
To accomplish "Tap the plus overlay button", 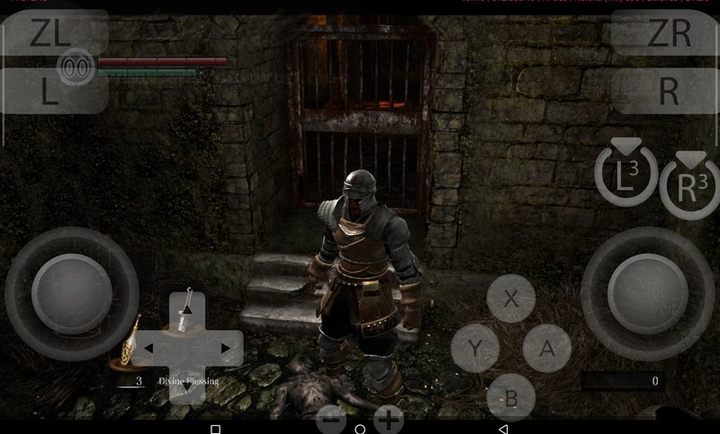I will [x=388, y=419].
